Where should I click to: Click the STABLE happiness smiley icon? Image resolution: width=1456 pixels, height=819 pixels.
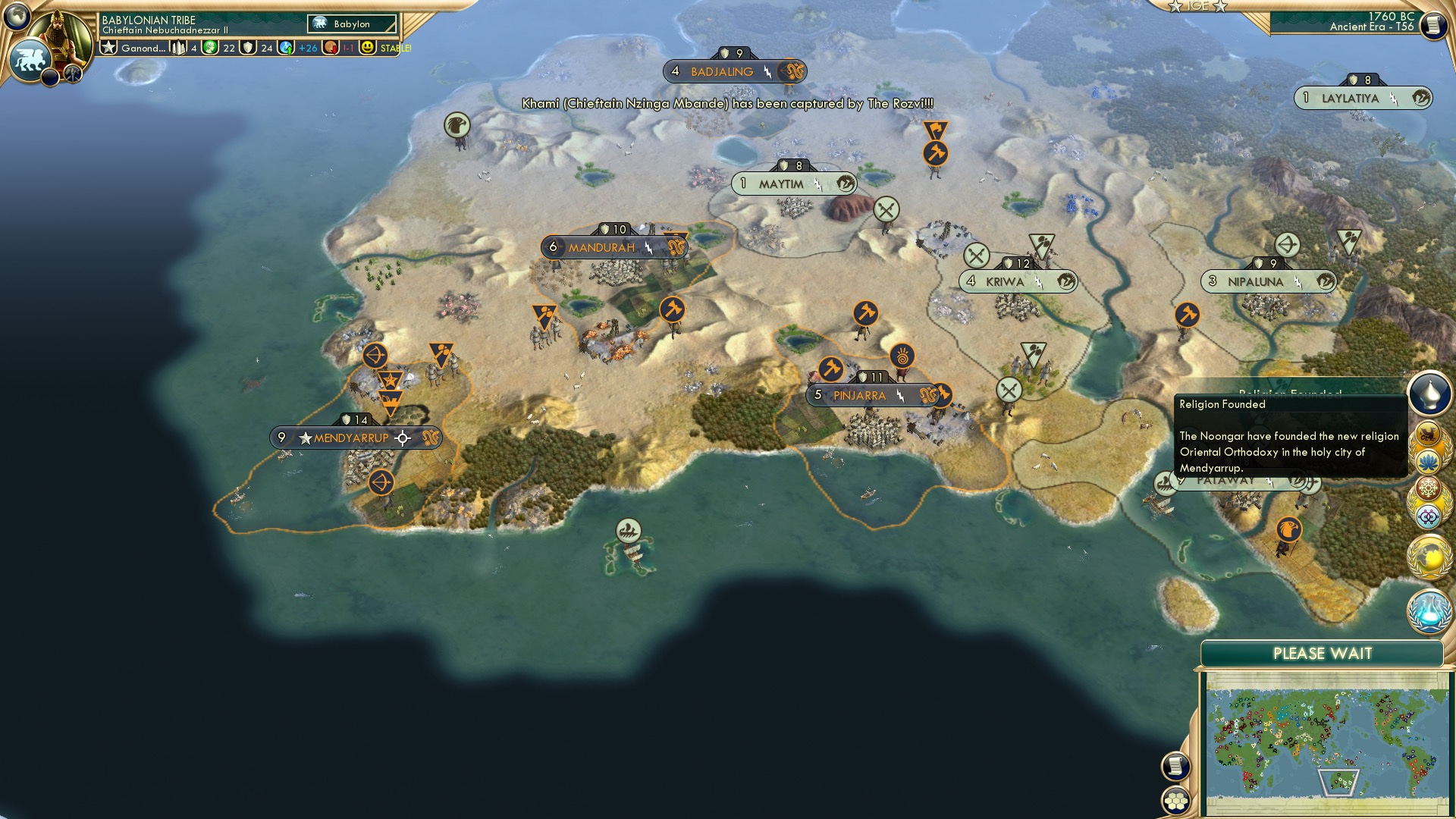pos(367,49)
